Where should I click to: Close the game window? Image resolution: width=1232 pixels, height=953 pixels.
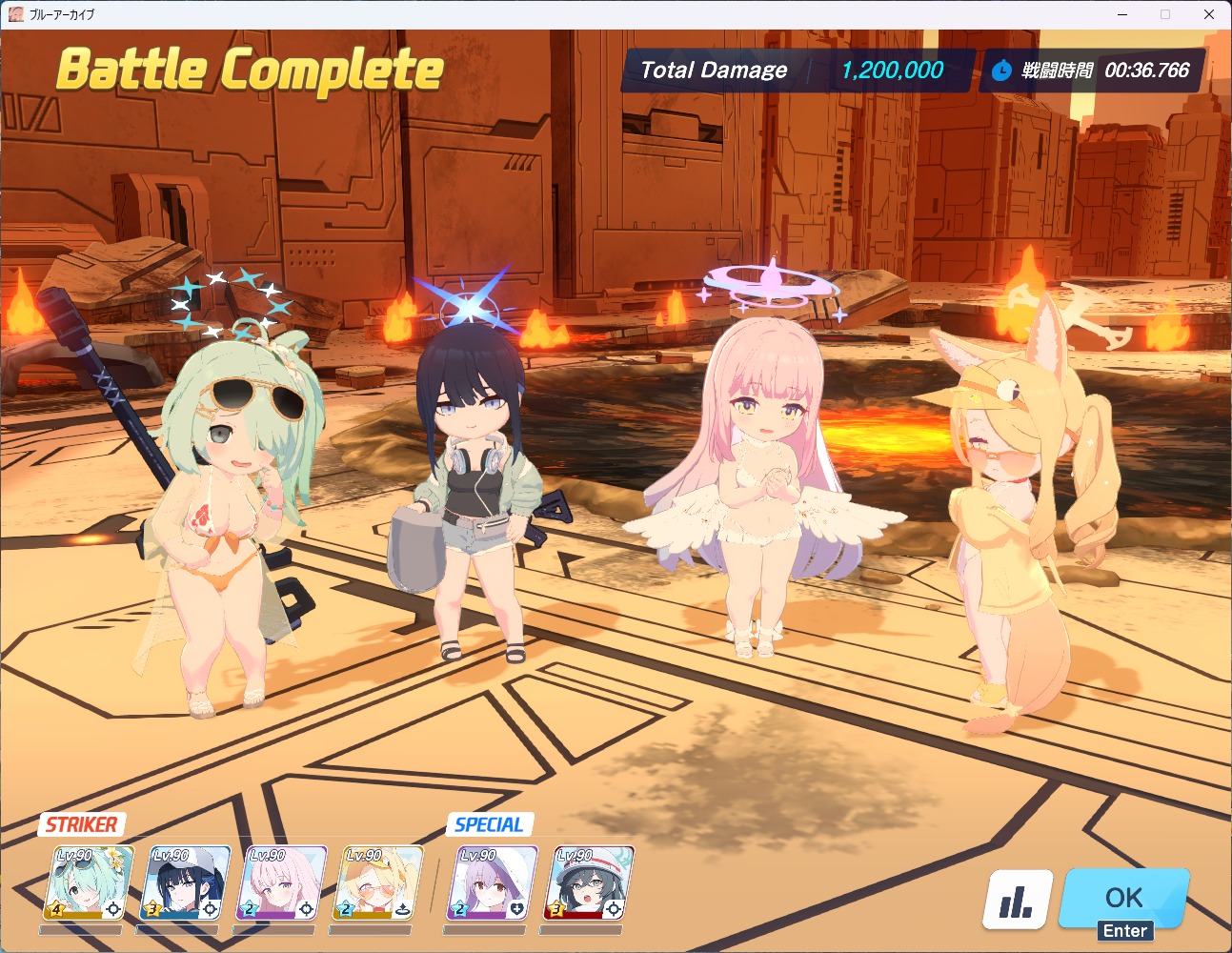click(x=1209, y=14)
